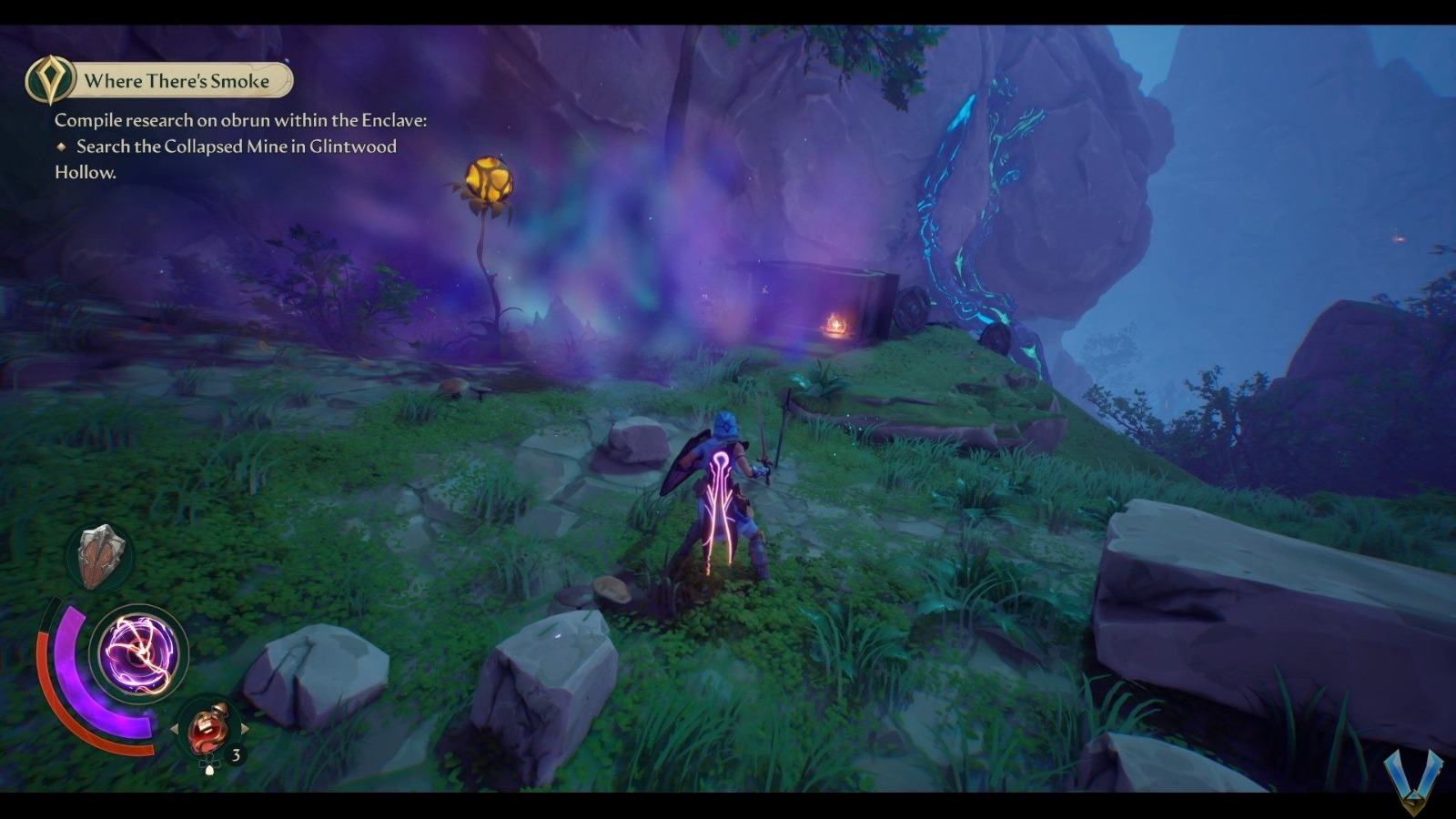This screenshot has height=819, width=1456.
Task: Click the consumable count badge showing 3
Action: [x=235, y=753]
